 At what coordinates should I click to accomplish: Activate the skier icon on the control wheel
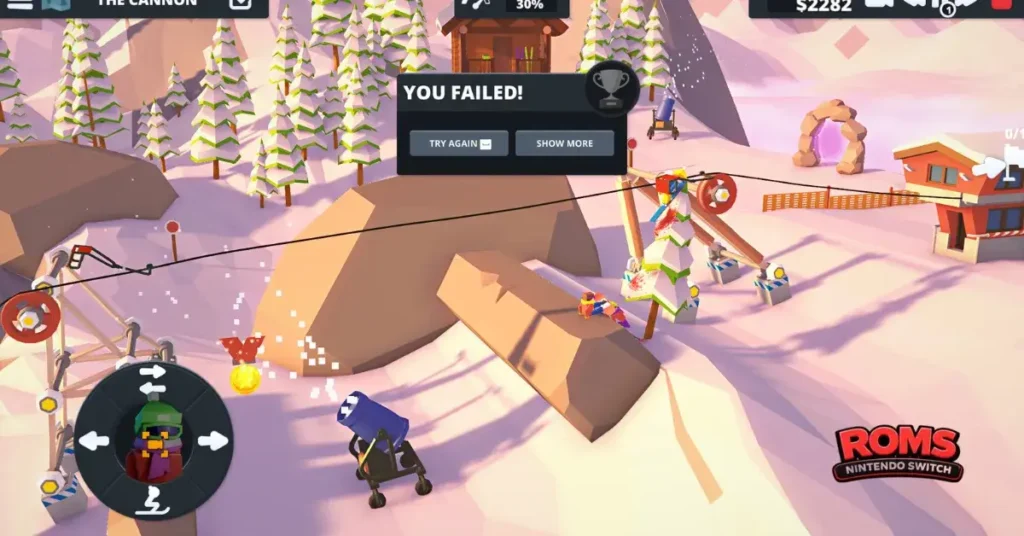point(153,500)
